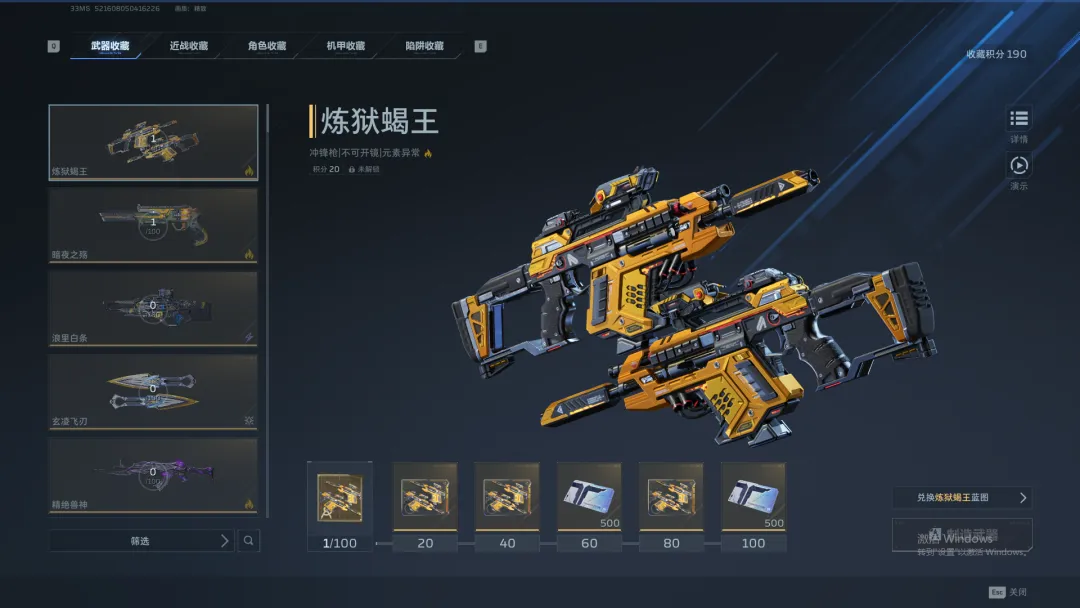Click the 武器收藏 tab
Image resolution: width=1080 pixels, height=608 pixels.
pyautogui.click(x=109, y=46)
